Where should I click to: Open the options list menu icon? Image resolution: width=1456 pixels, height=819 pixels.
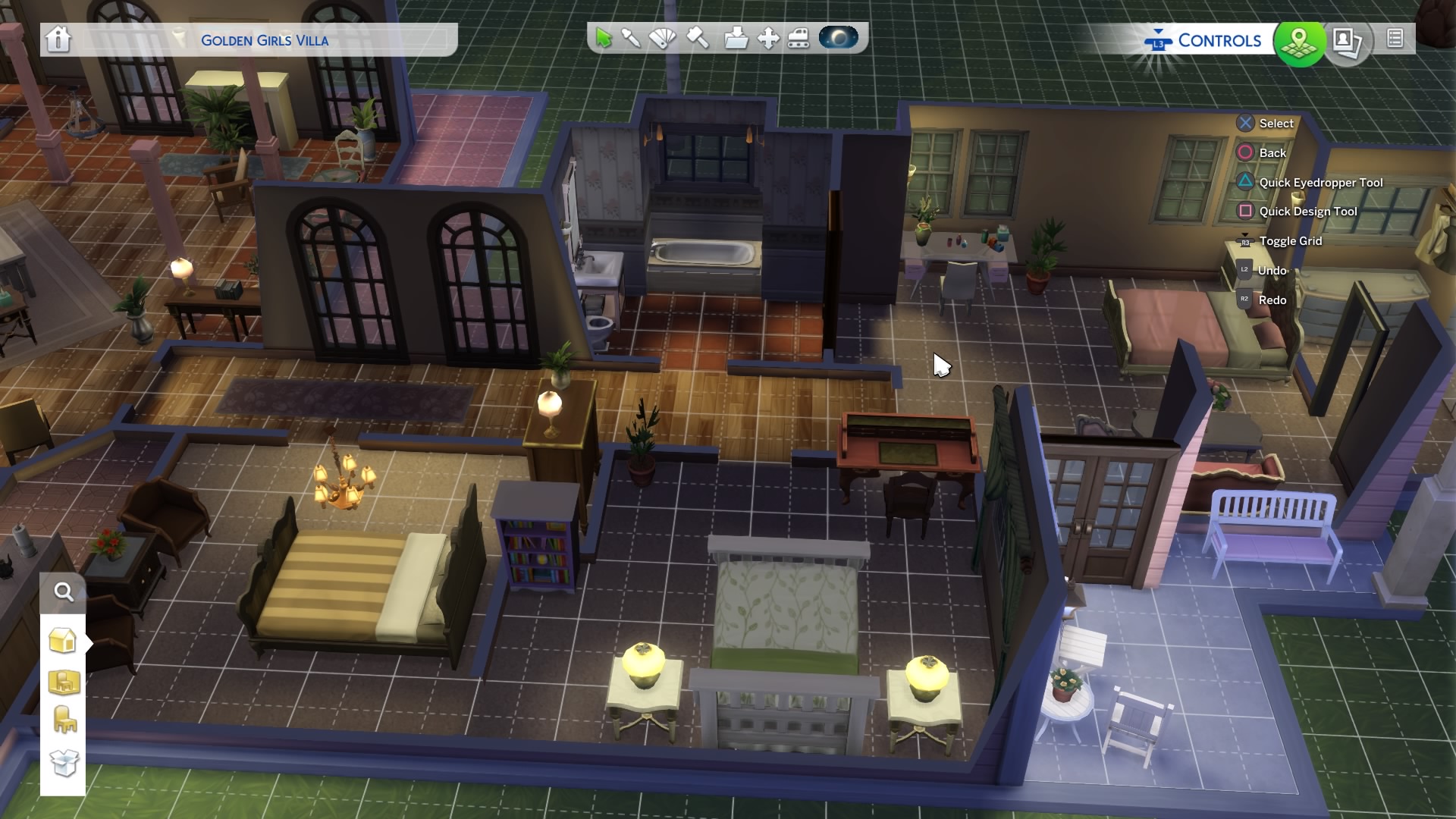tap(1395, 39)
